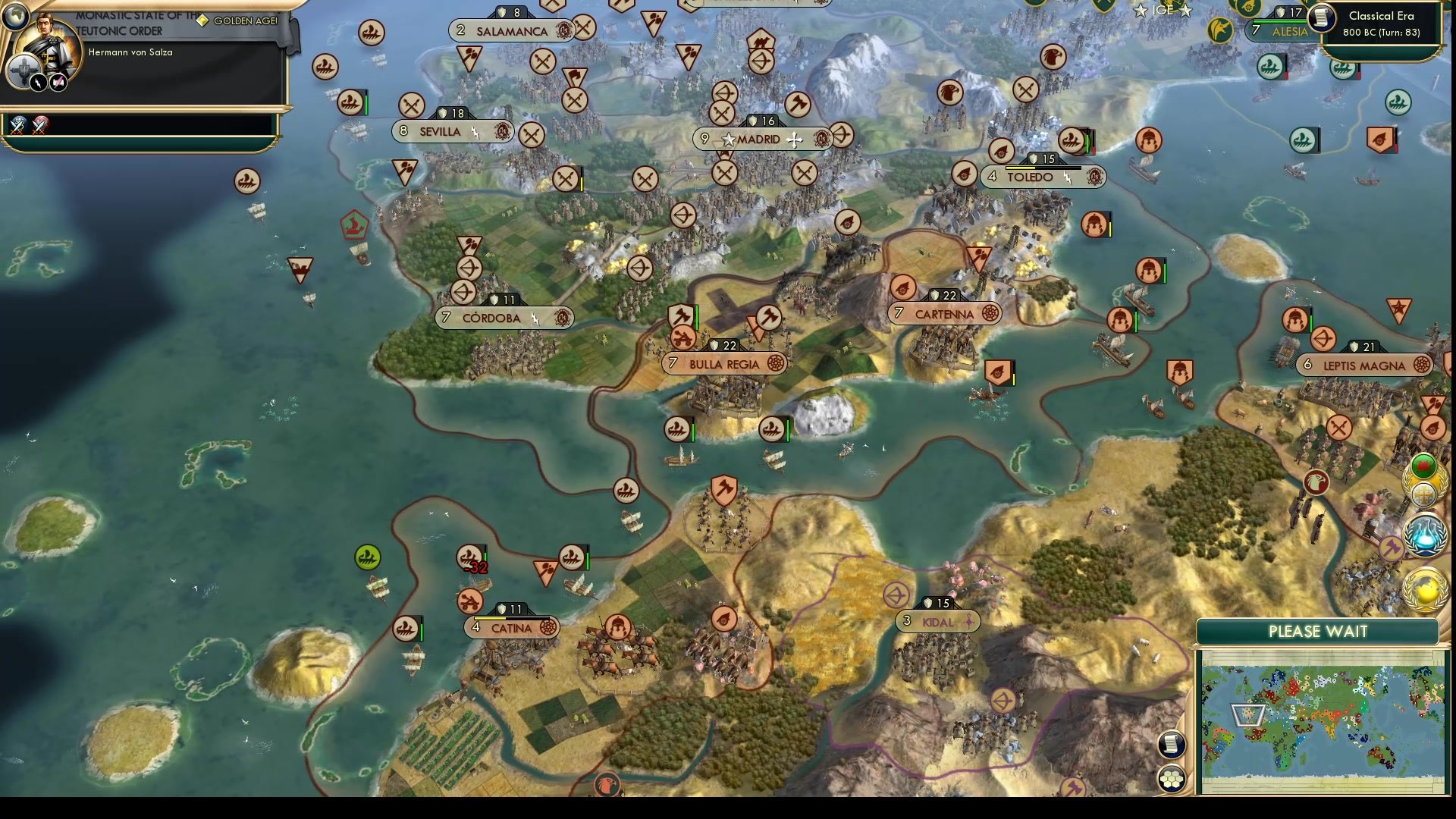Click the PLEASE WAIT banner

click(1317, 631)
